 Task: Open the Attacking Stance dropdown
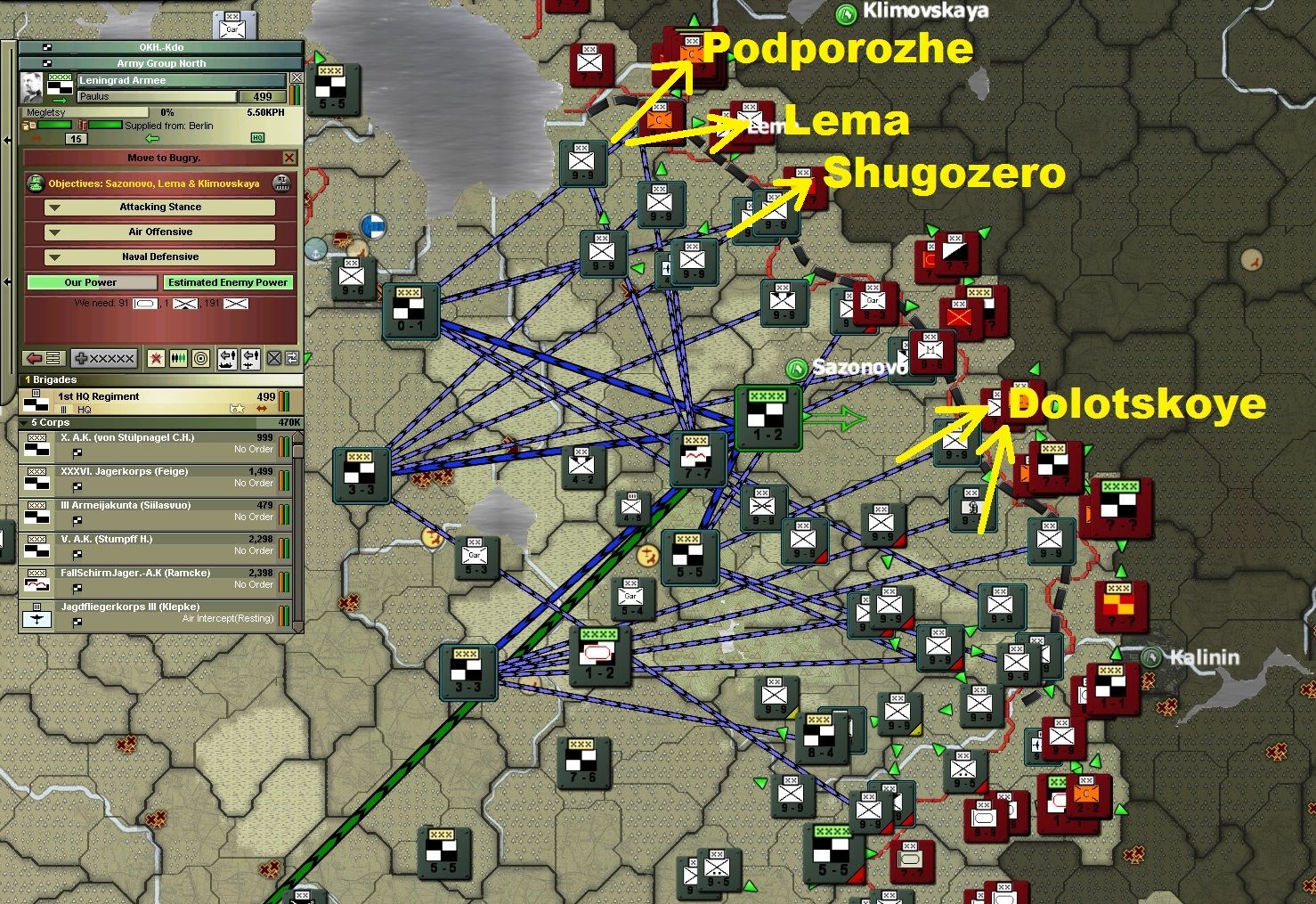[161, 207]
